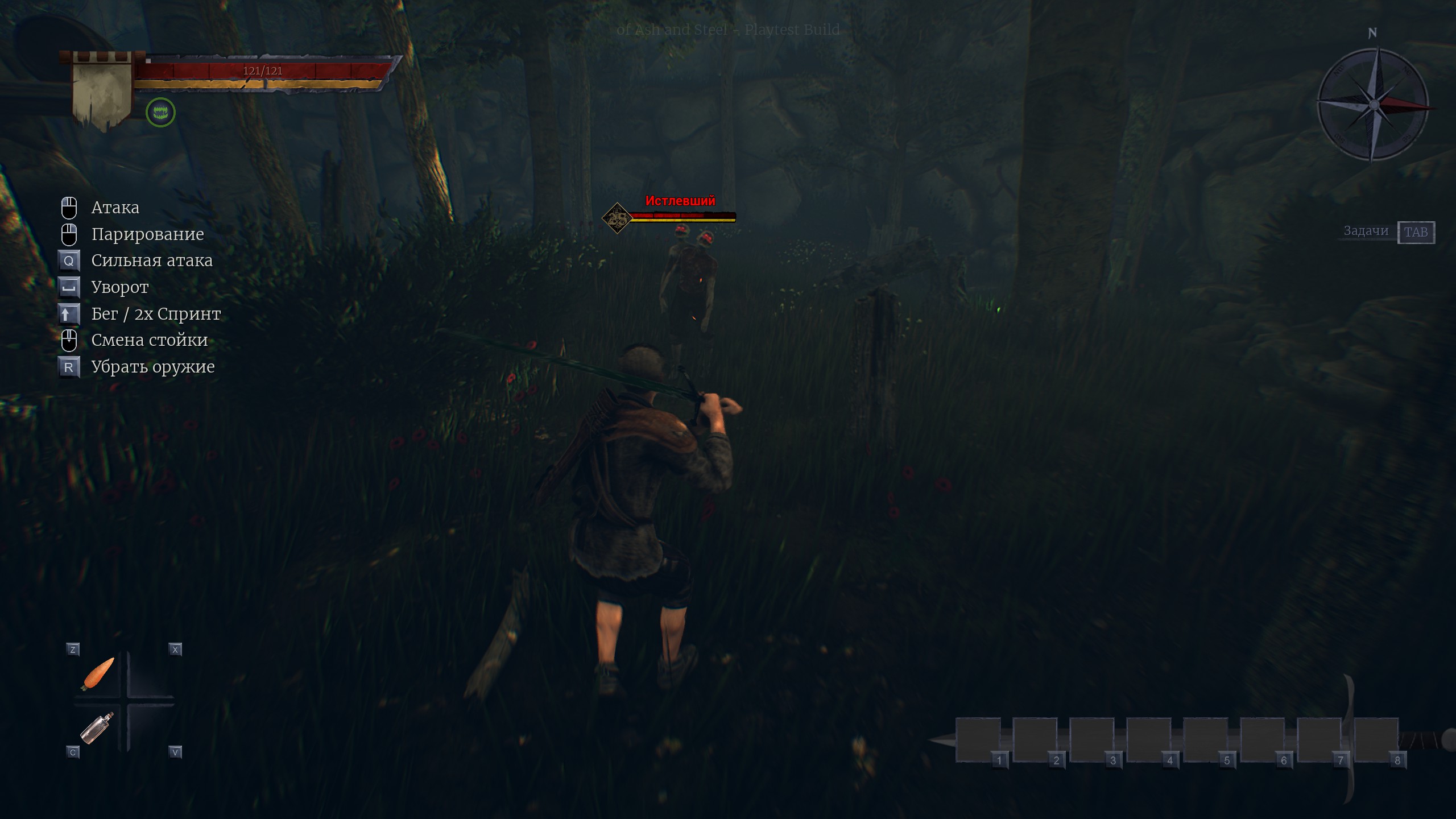Use the metal flask quick slot

coord(97,728)
